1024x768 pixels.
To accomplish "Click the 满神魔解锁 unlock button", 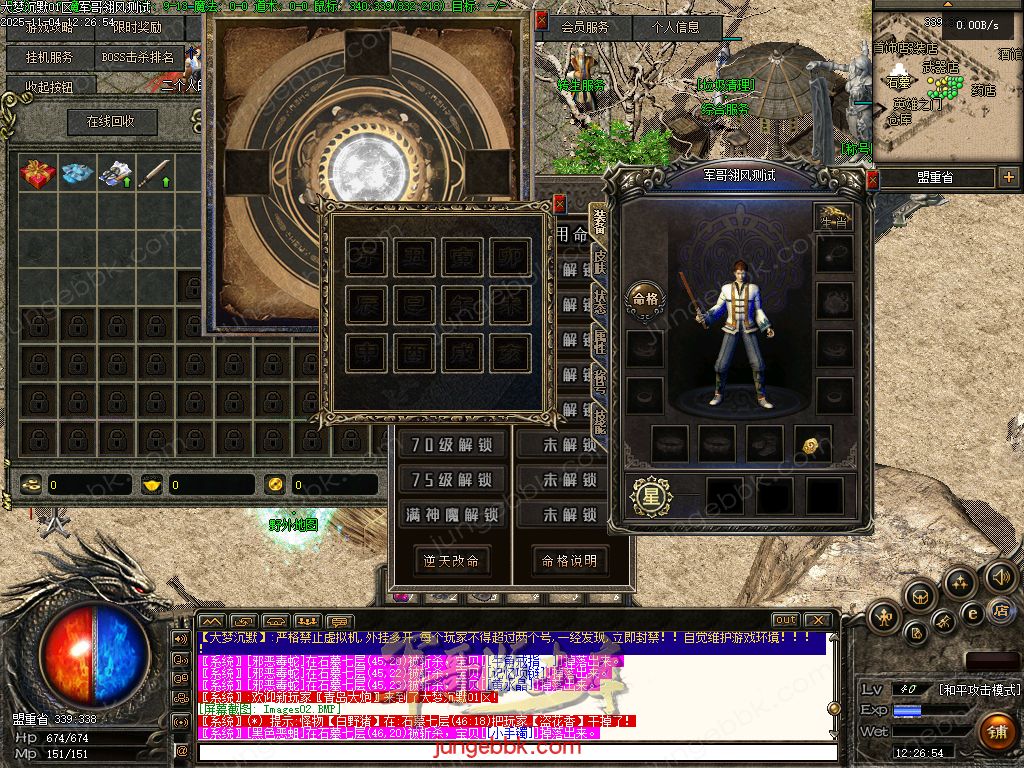I will (x=451, y=515).
